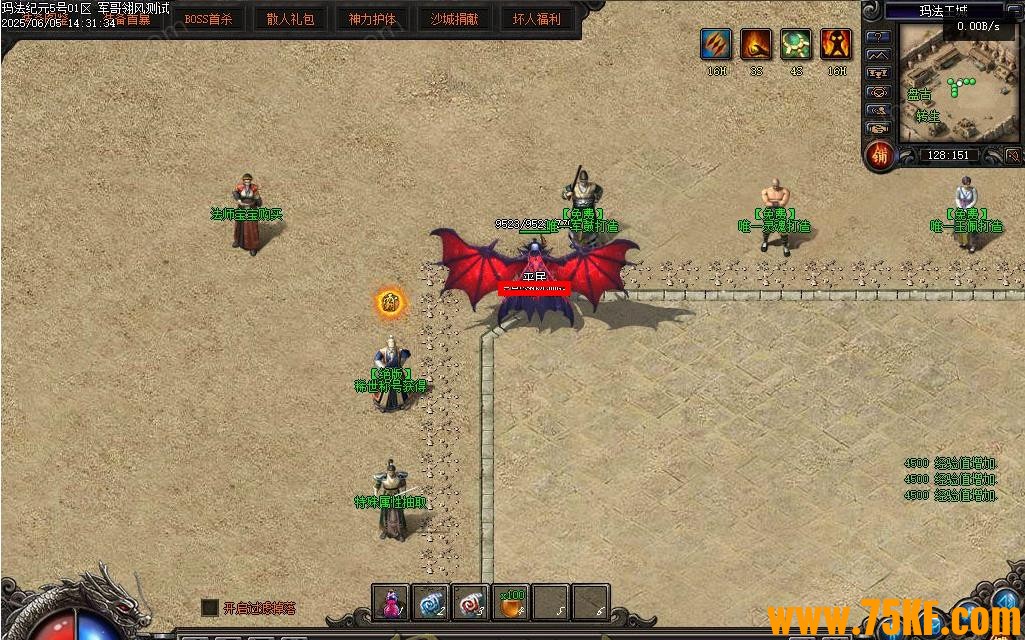
Task: Select the 神力护体 menu button
Action: click(x=372, y=19)
